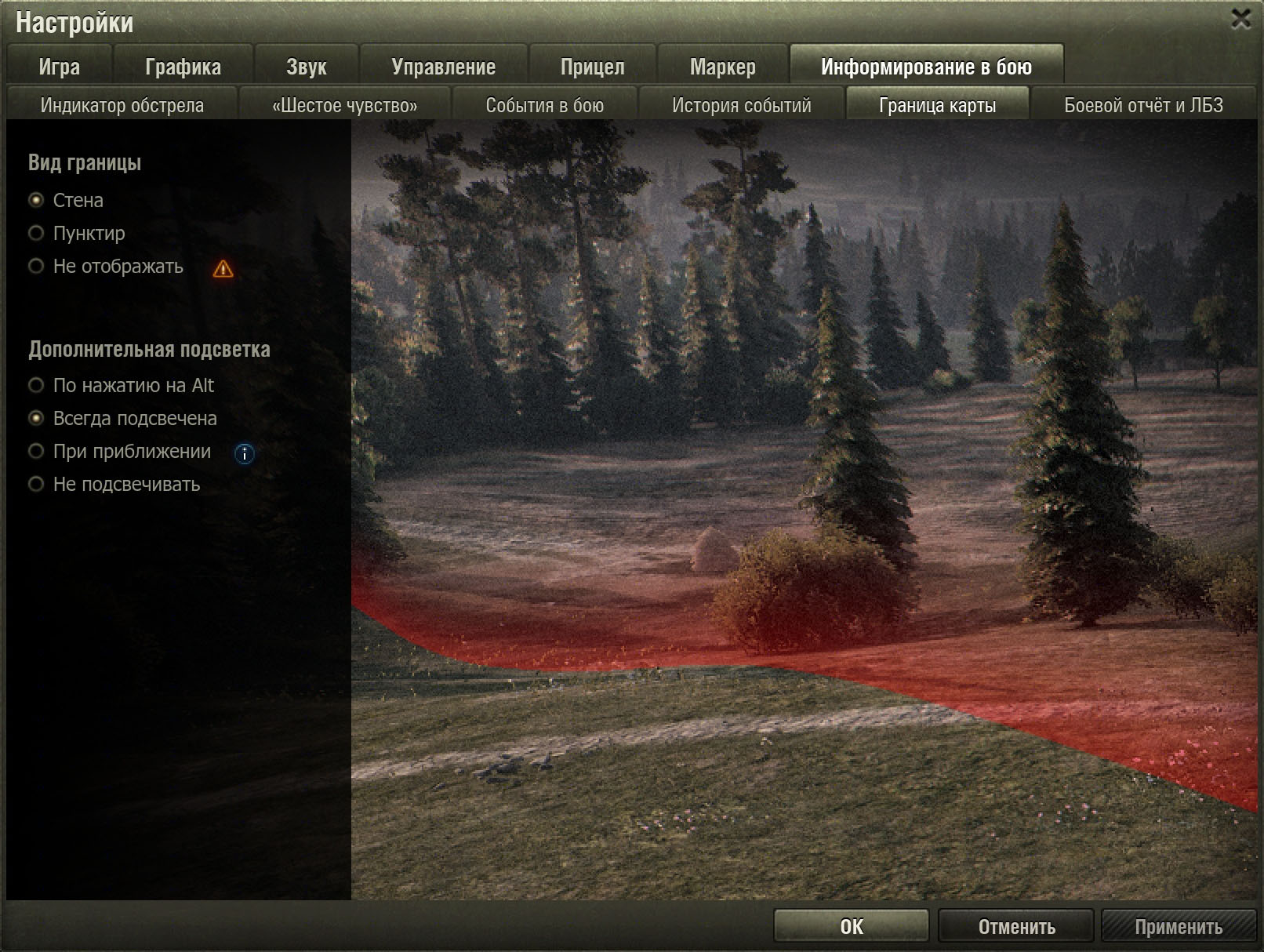
Task: Select the Прицел tab
Action: pos(592,67)
